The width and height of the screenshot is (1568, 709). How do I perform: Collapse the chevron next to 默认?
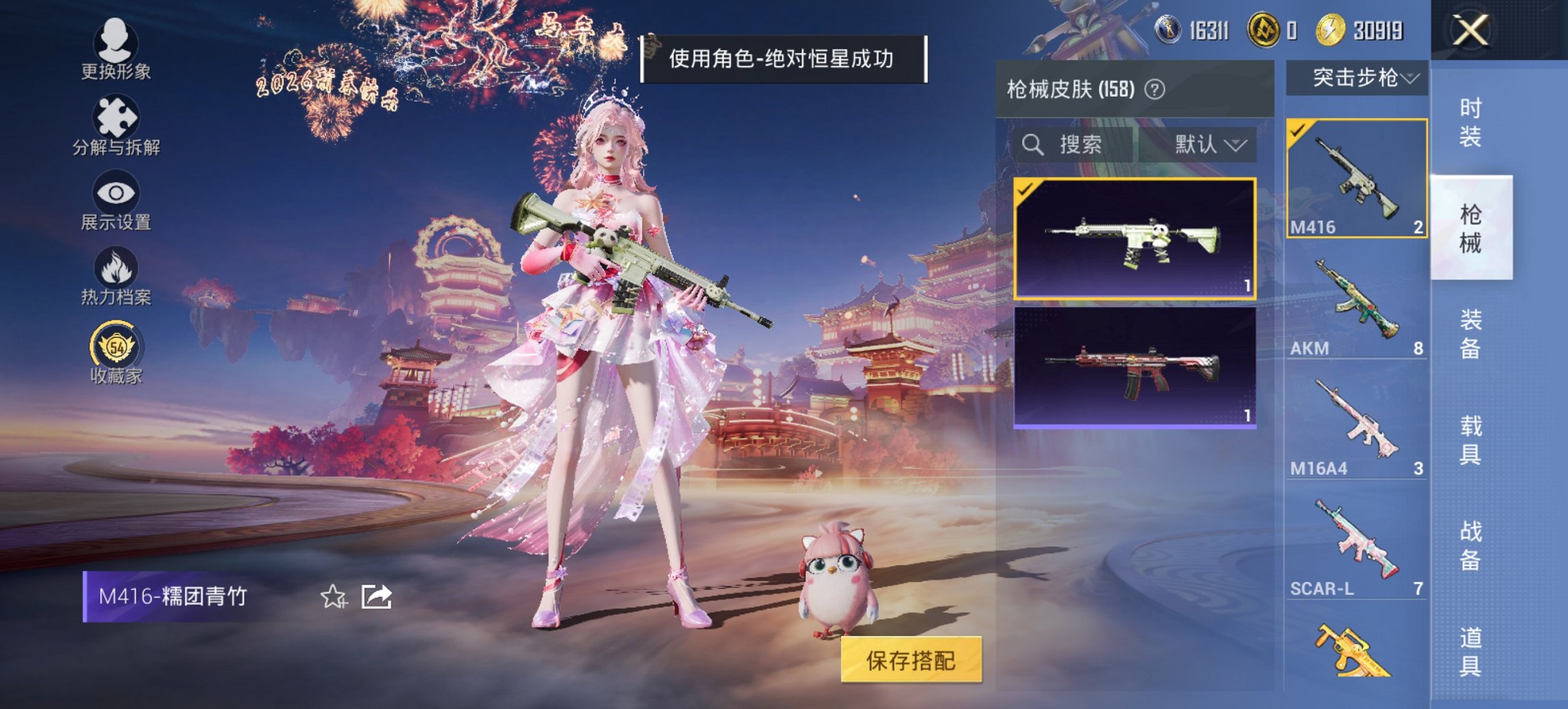[x=1237, y=145]
